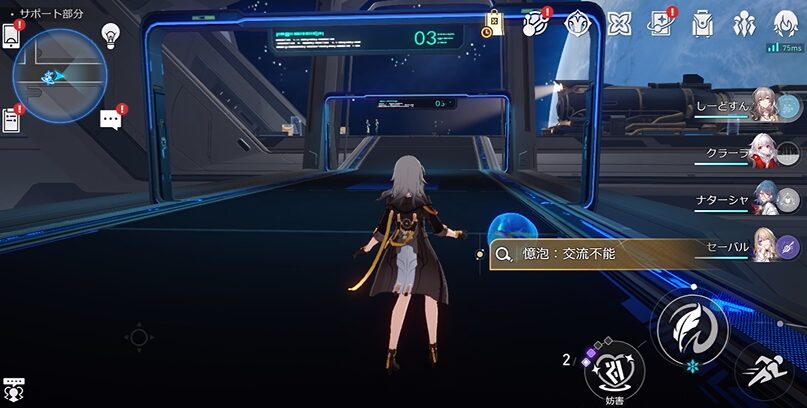Viewport: 807px width, 408px height.
Task: Open the orbit icon with red alert
Action: [x=535, y=22]
